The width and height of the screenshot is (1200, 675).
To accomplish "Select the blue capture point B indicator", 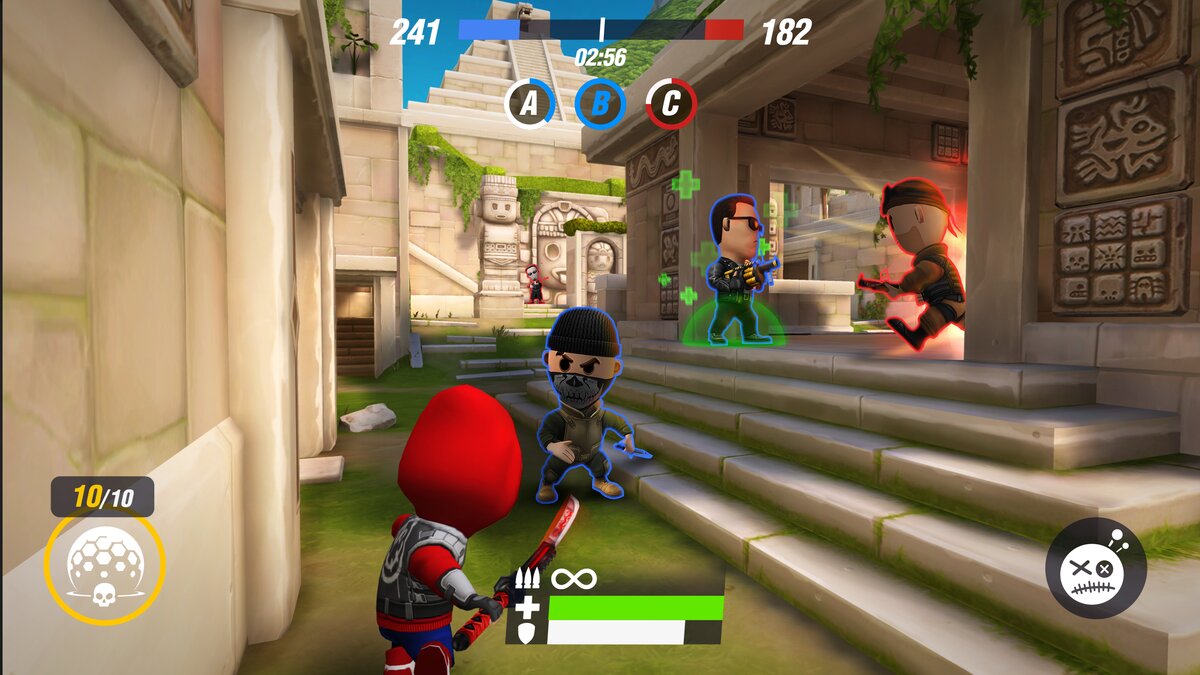I will pos(600,103).
